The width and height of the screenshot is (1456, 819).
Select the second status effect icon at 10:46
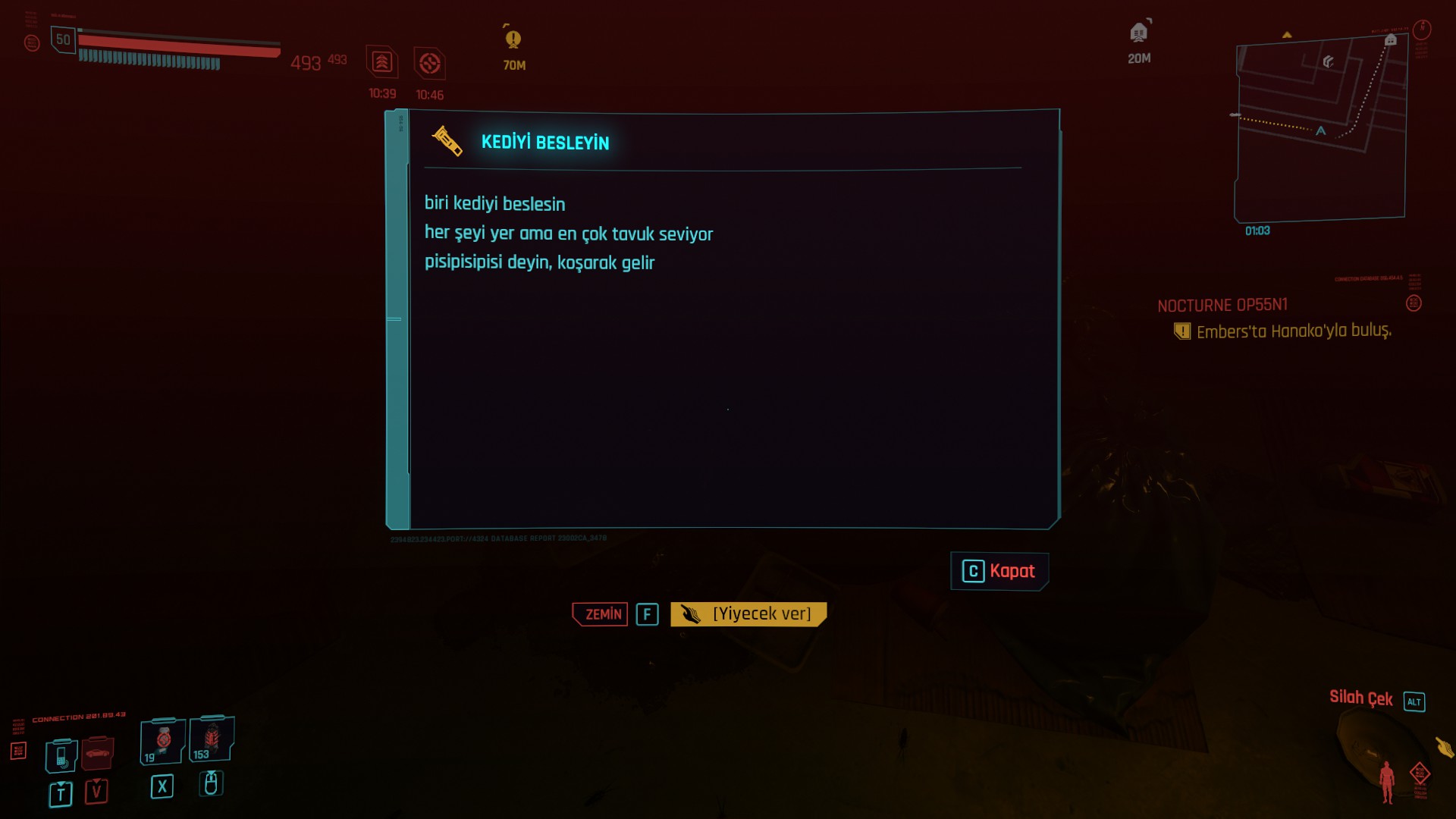[x=429, y=63]
